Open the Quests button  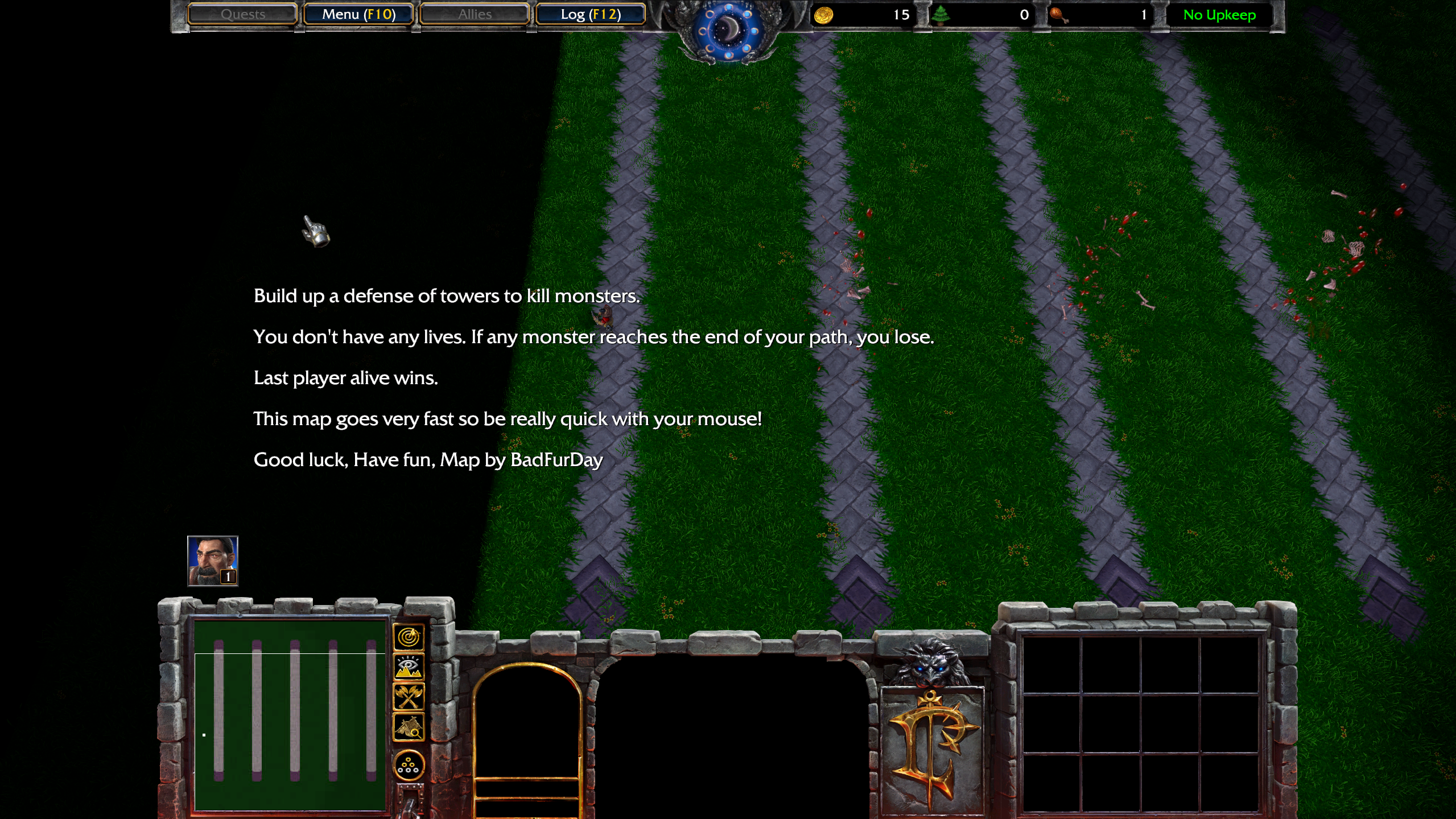242,14
